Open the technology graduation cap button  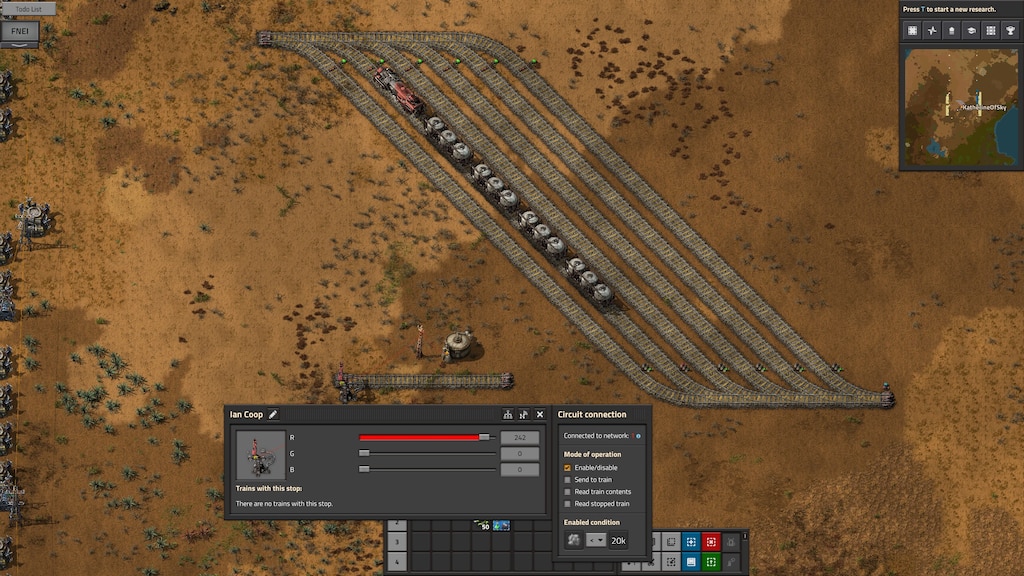(970, 31)
